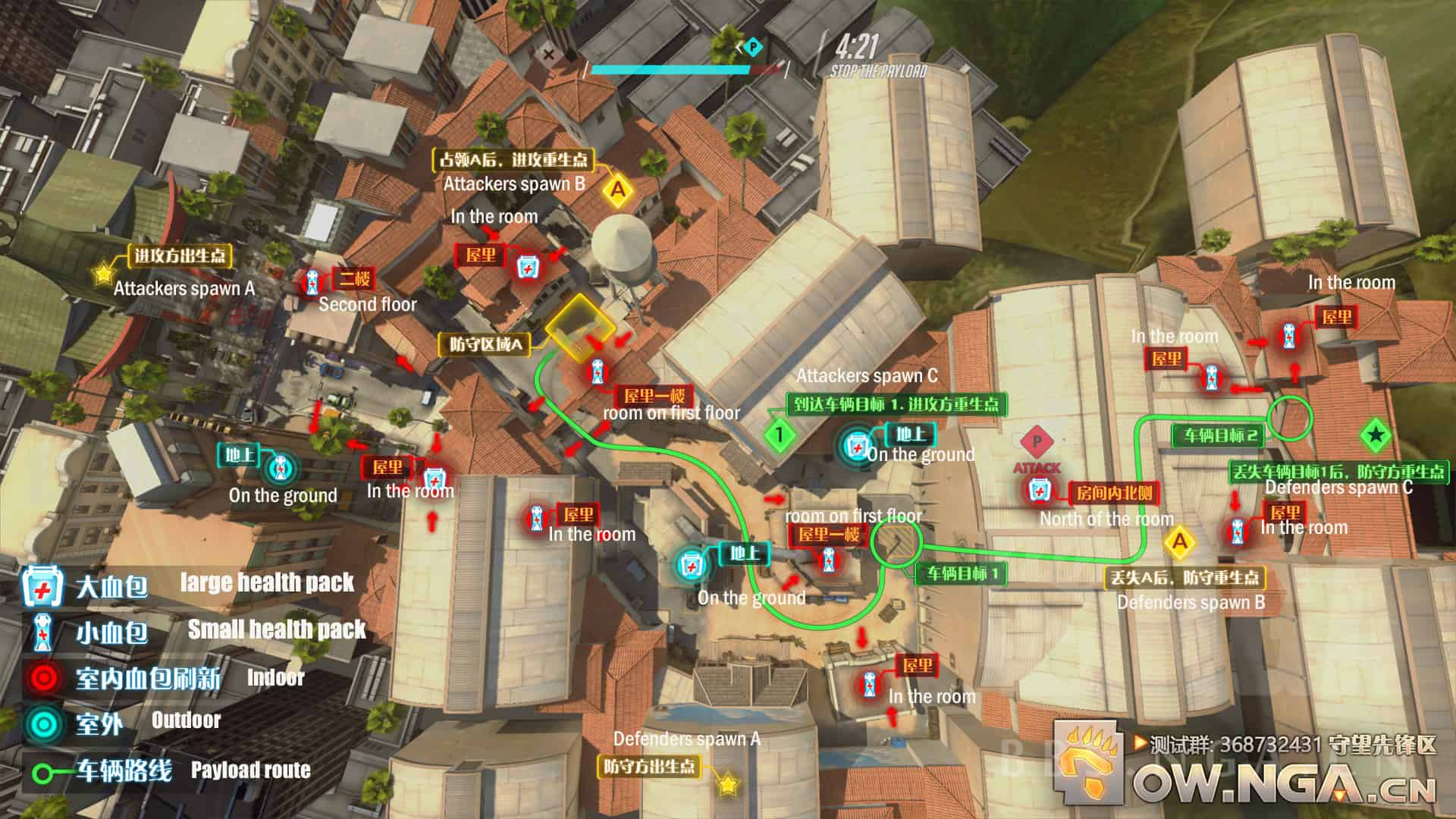Click the Second floor small health pack marker

(312, 282)
